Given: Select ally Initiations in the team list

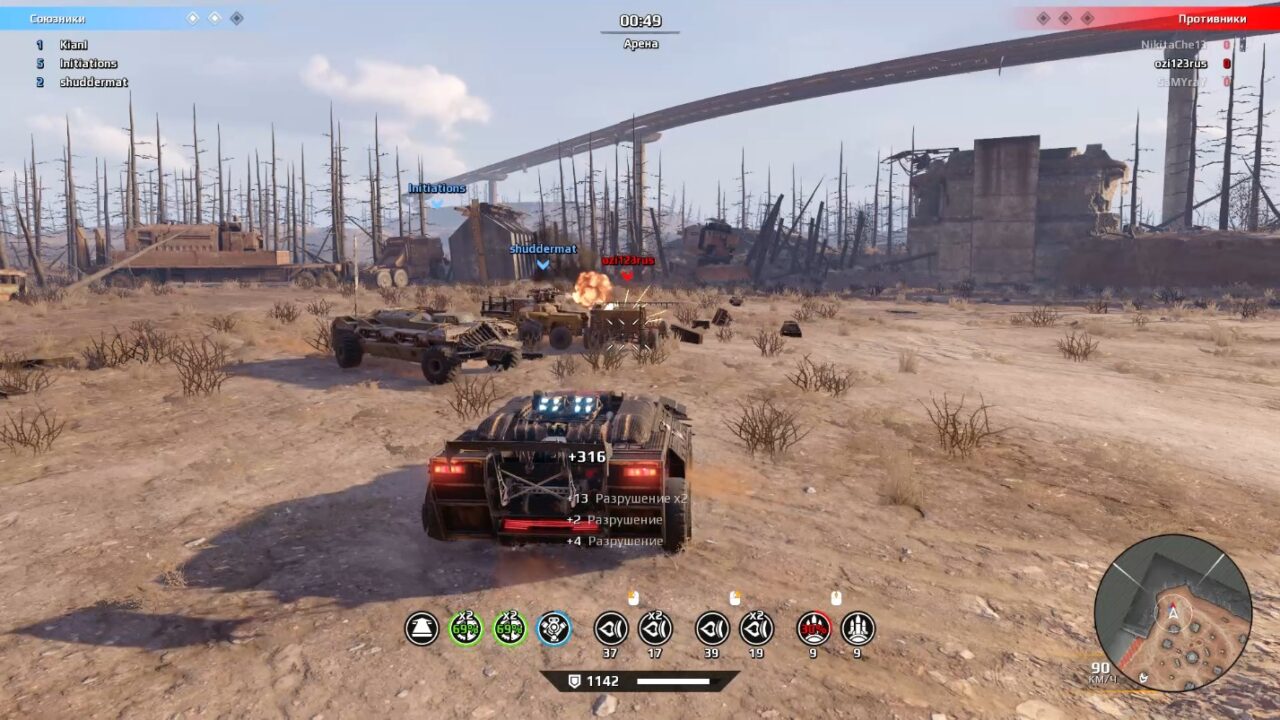Looking at the screenshot, I should [88, 64].
